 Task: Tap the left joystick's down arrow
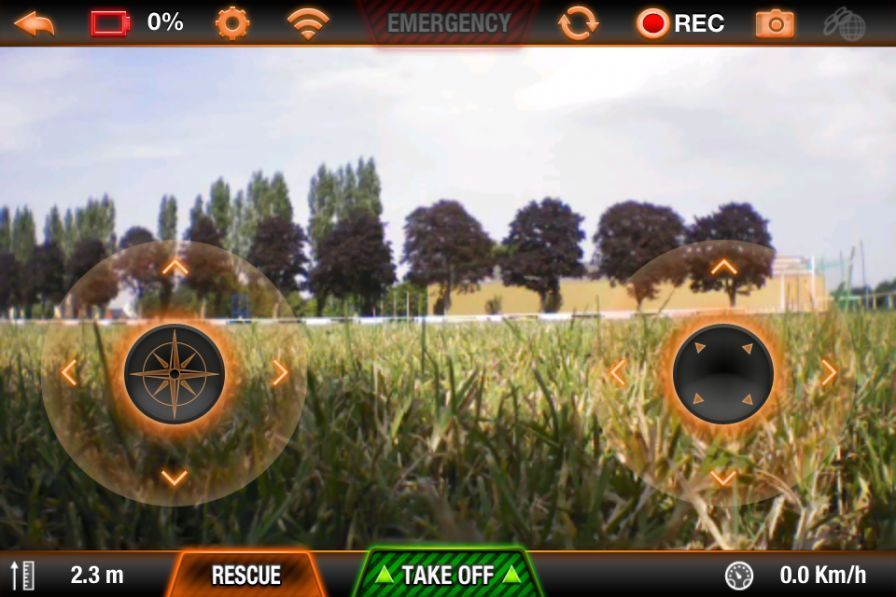pyautogui.click(x=174, y=478)
